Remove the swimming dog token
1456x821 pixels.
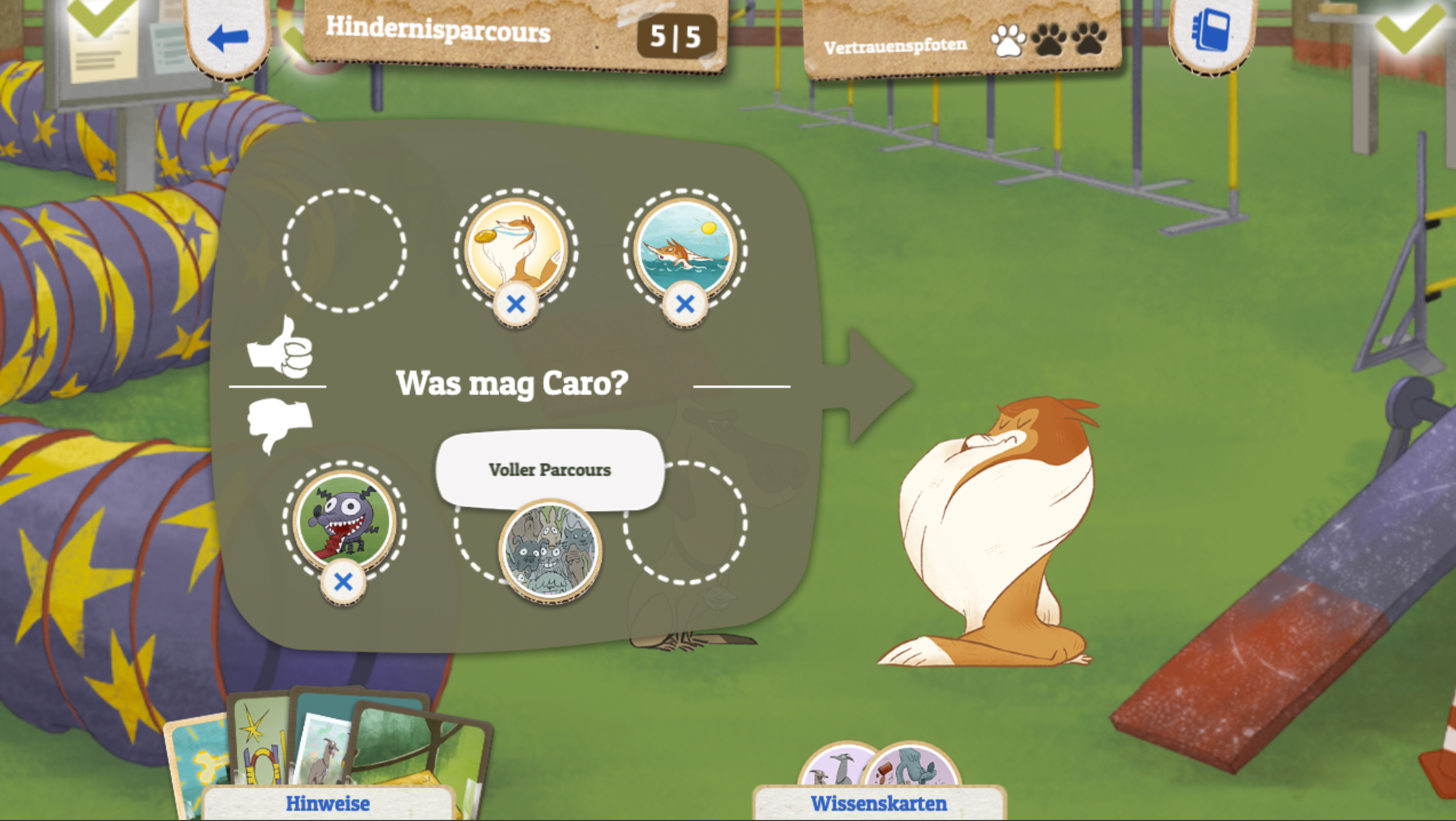coord(685,304)
